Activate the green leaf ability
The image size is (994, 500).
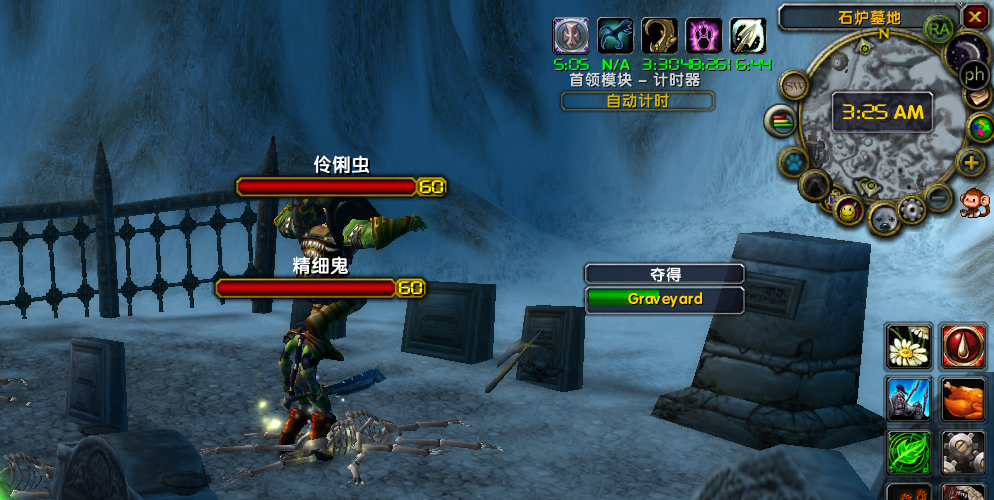pyautogui.click(x=909, y=452)
